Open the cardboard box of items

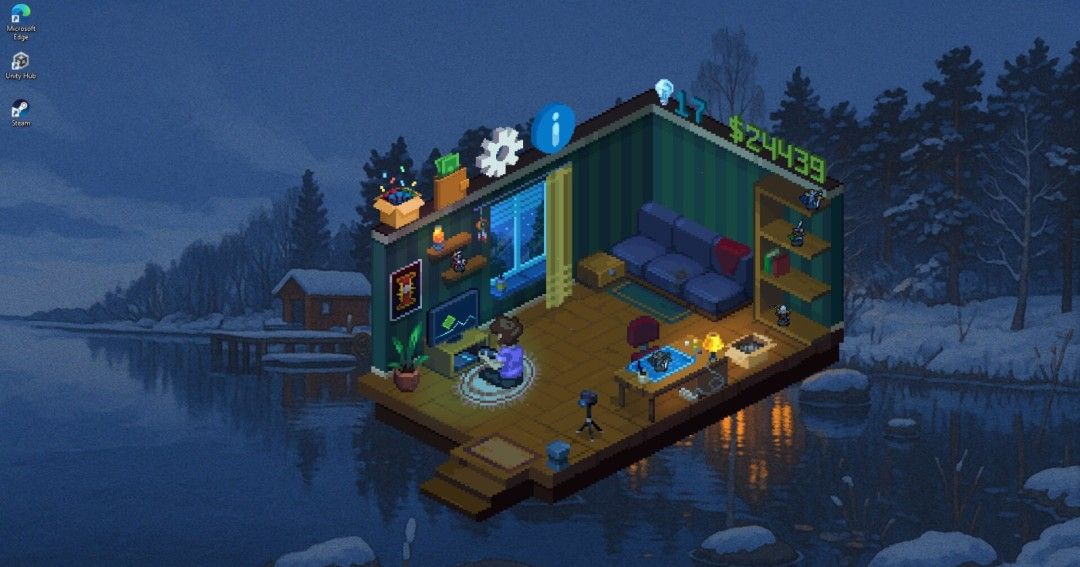399,205
